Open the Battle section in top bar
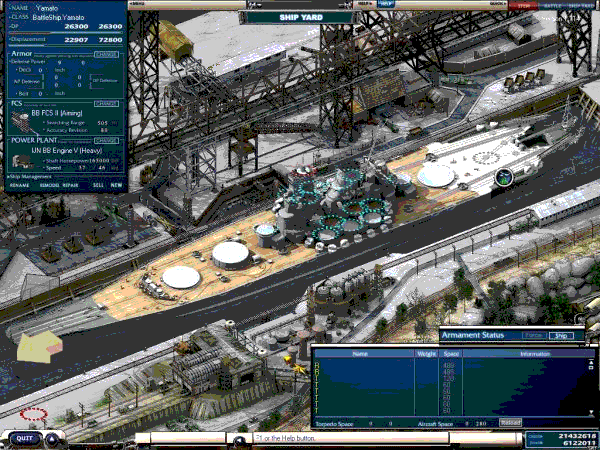 (x=552, y=5)
